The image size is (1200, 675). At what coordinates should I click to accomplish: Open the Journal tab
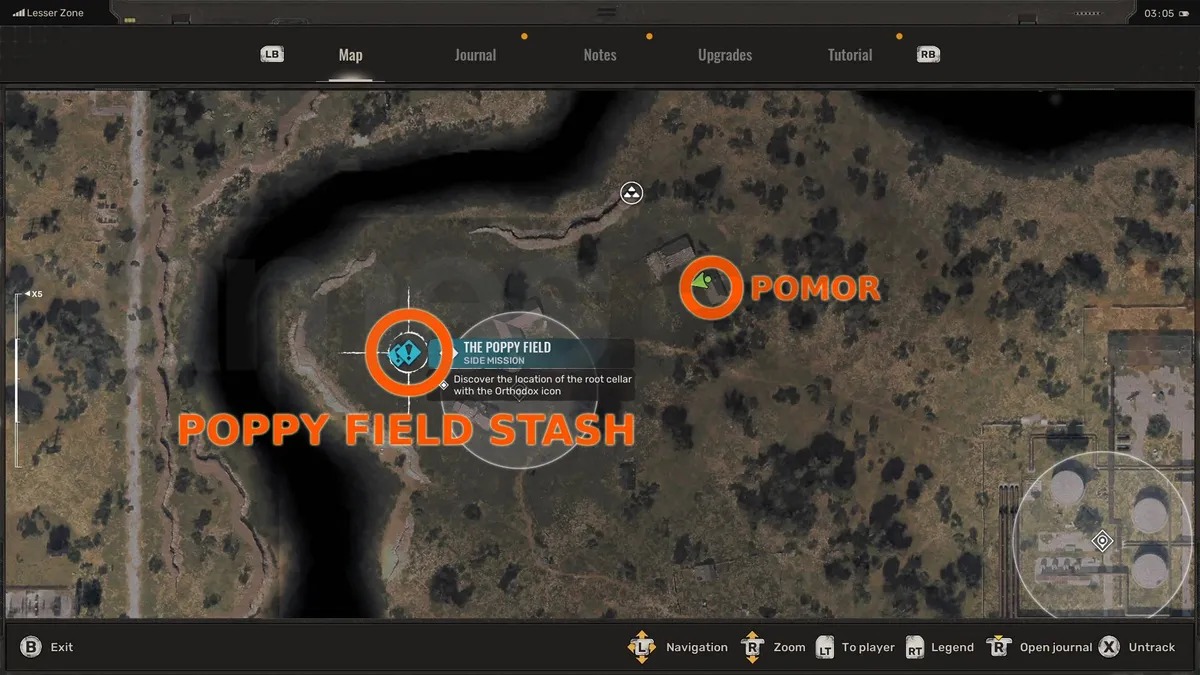coord(475,55)
